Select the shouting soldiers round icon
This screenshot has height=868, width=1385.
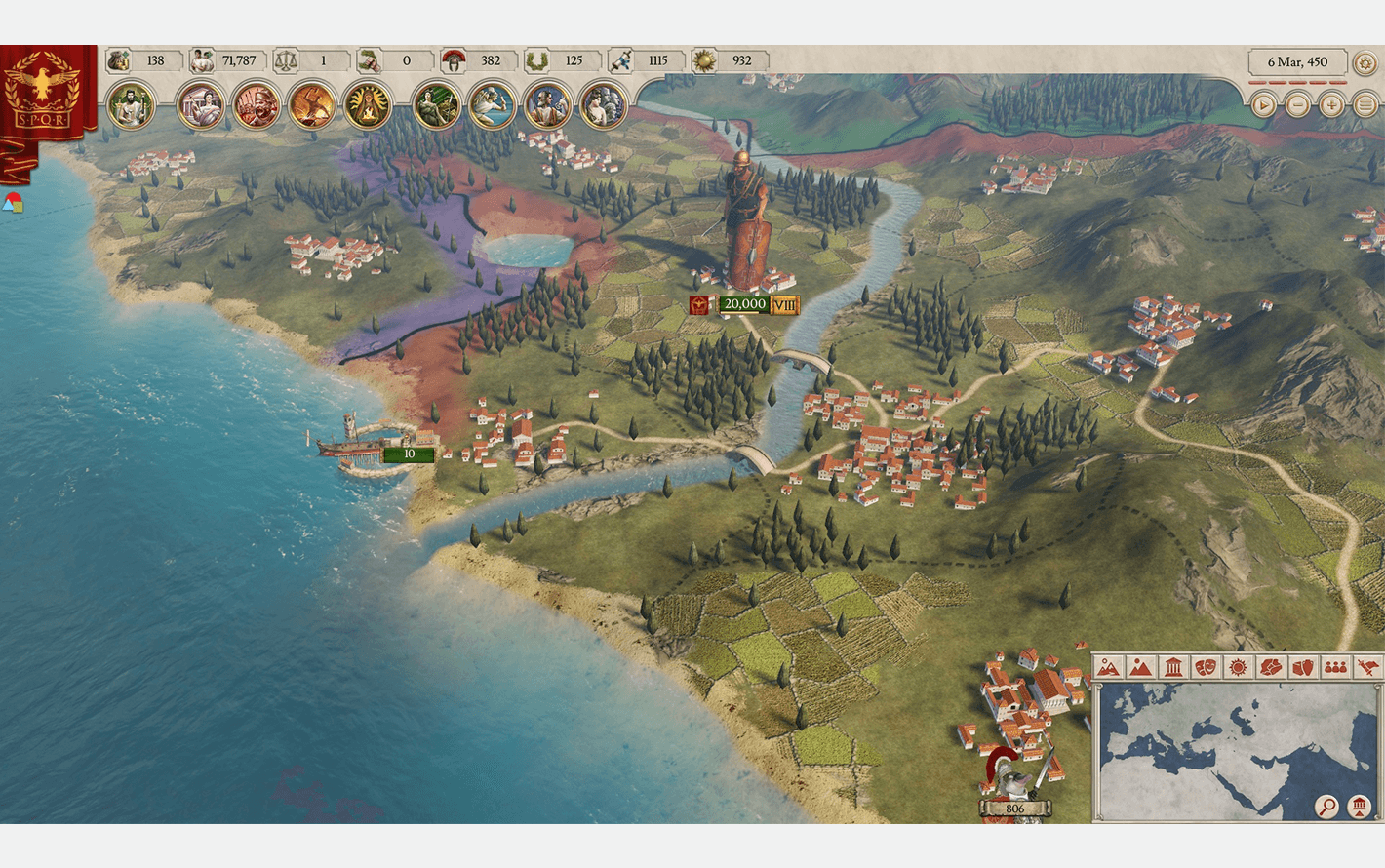click(256, 104)
